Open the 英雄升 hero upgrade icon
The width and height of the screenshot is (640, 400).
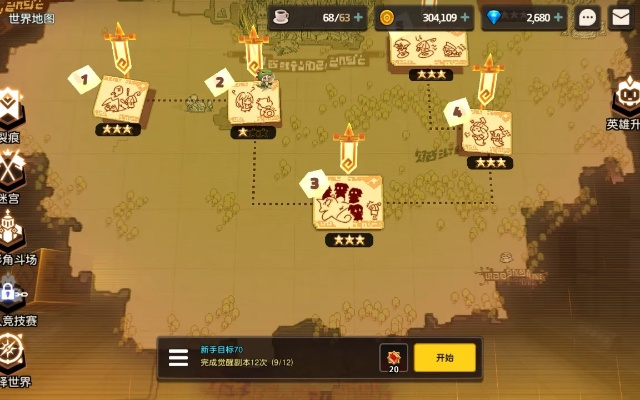tap(626, 102)
